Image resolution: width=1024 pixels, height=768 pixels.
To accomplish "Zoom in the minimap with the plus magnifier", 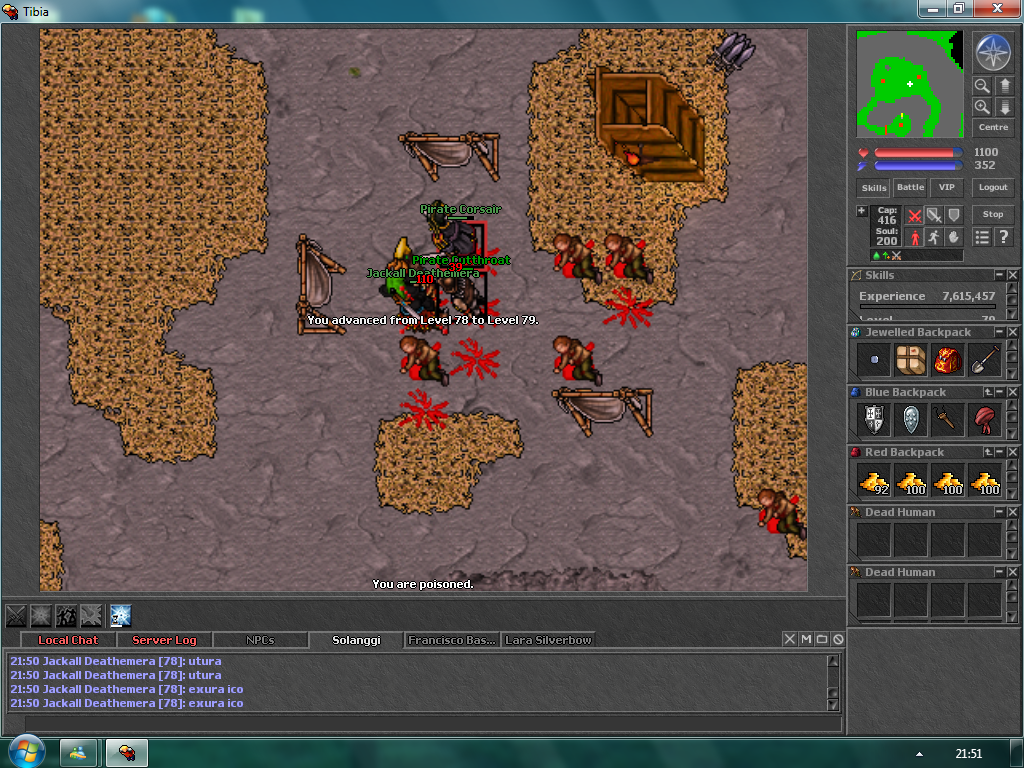I will point(982,106).
